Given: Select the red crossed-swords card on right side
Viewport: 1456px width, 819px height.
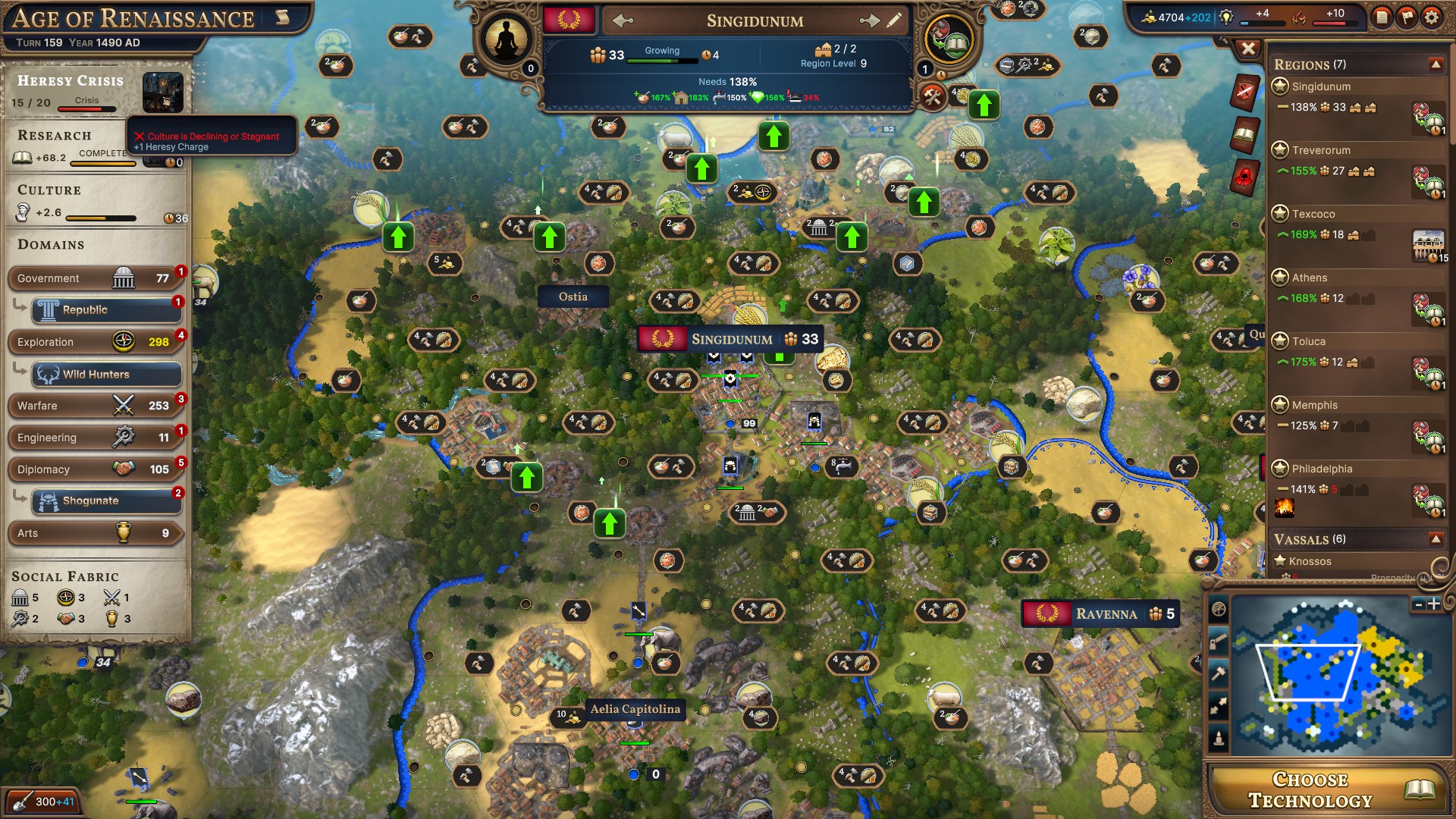Looking at the screenshot, I should coord(1244,89).
